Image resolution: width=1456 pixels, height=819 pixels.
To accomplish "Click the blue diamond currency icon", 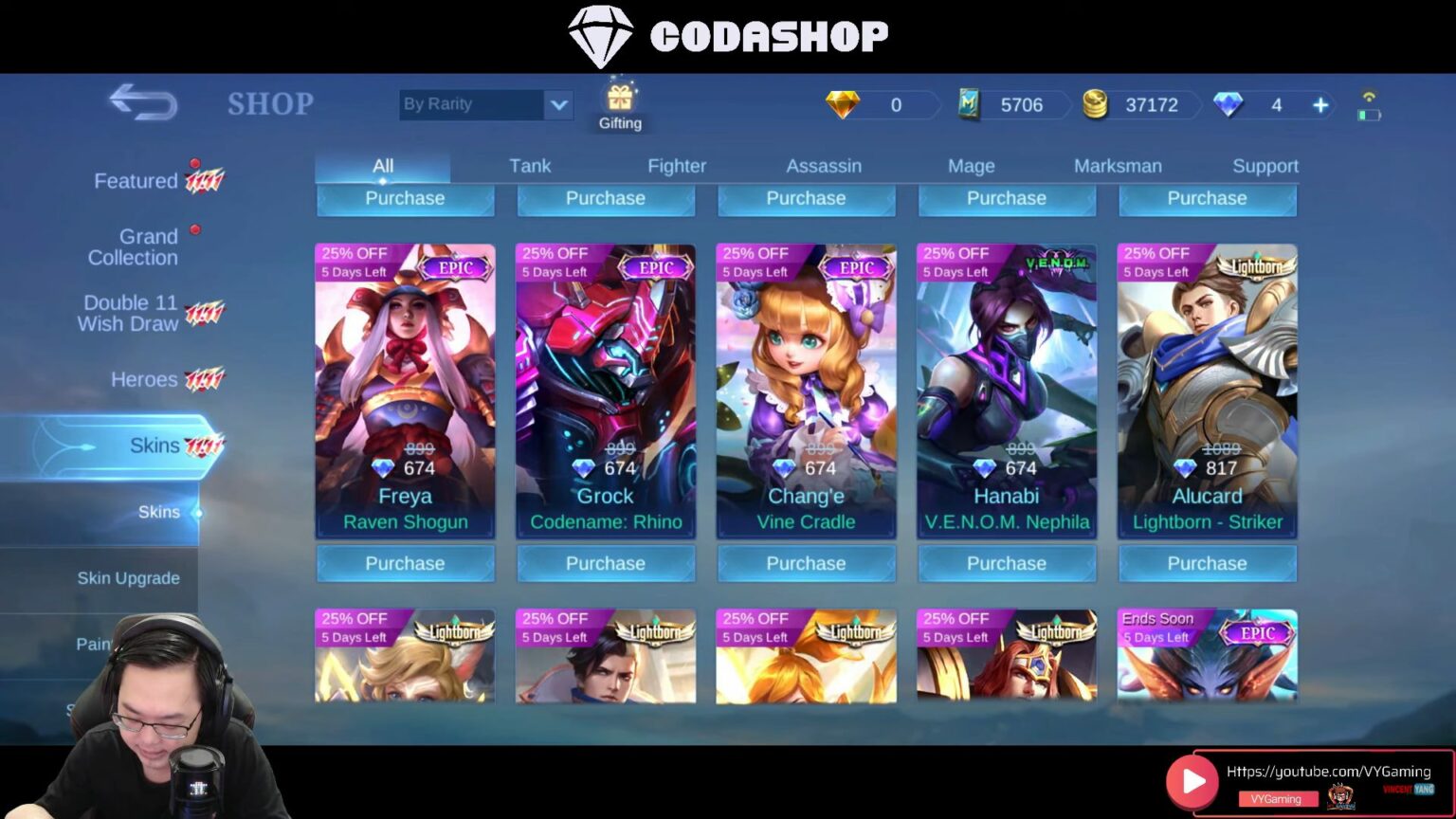I will coord(1228,105).
